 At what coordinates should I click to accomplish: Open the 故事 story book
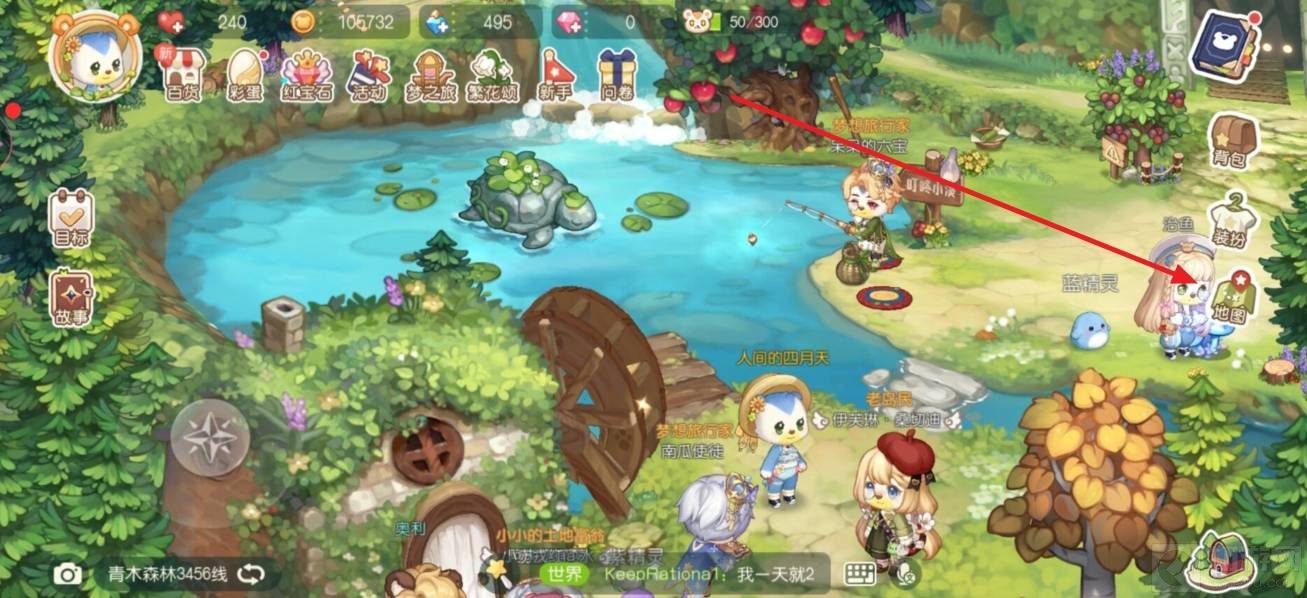click(x=70, y=298)
